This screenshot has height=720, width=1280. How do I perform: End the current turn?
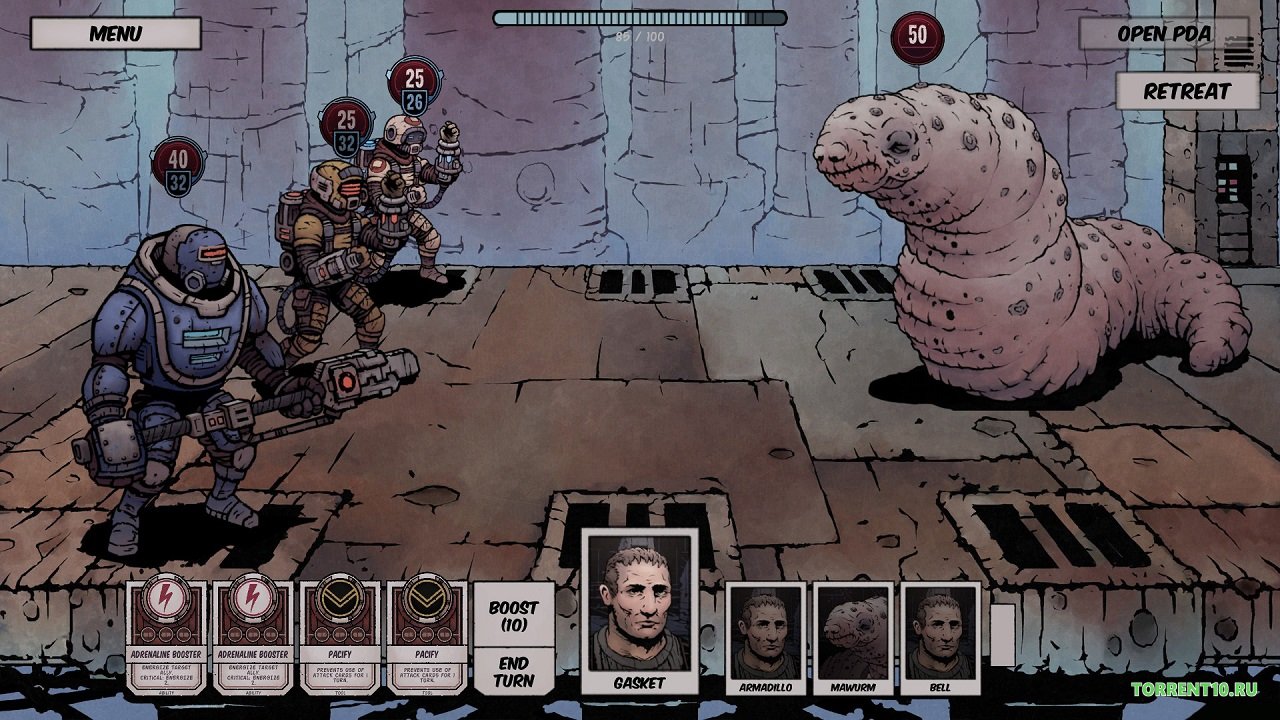513,671
